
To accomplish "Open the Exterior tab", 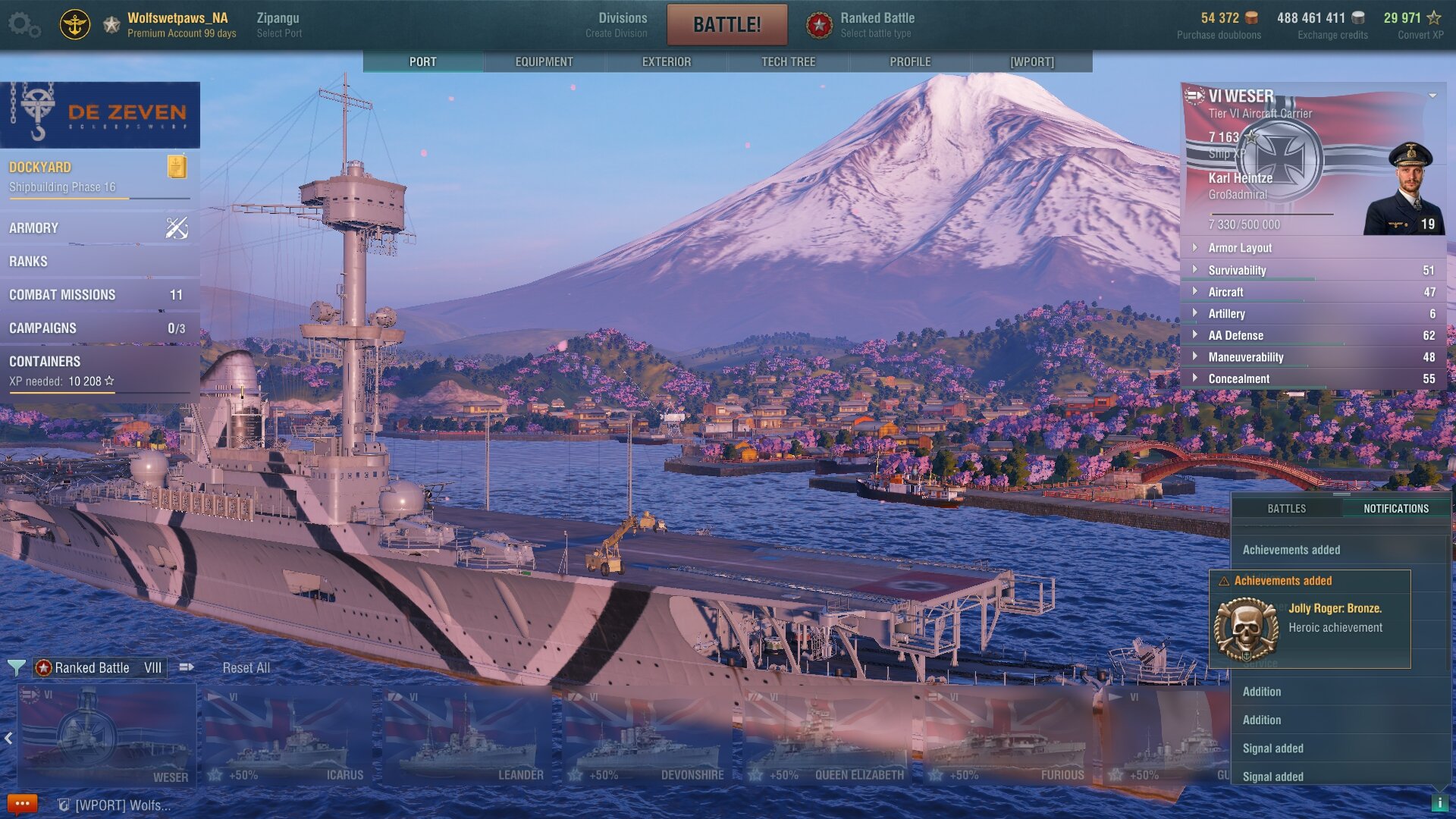I will 666,61.
